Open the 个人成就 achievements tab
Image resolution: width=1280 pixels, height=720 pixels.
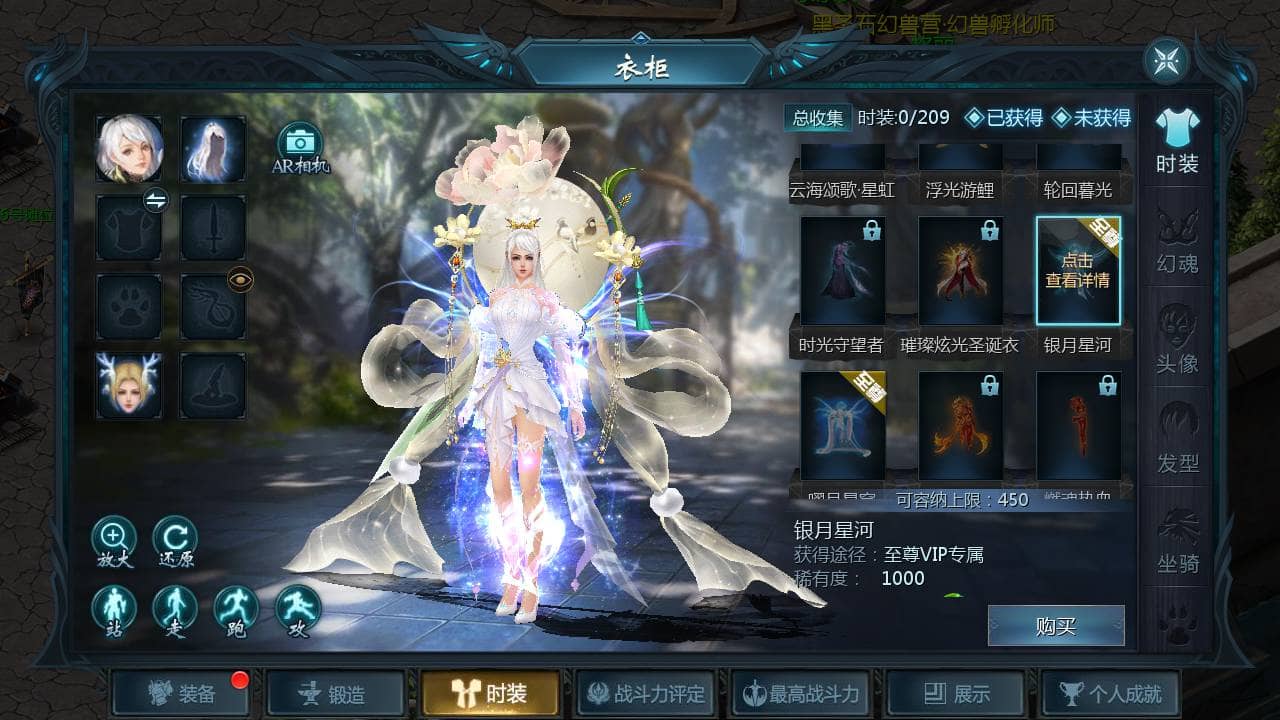tap(1110, 693)
